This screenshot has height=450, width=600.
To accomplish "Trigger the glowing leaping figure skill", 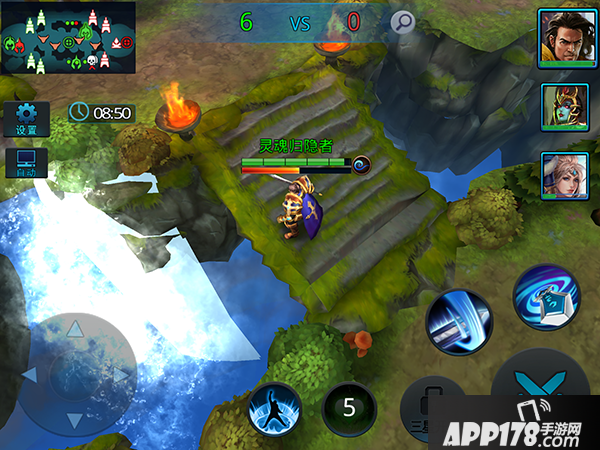I will click(275, 410).
